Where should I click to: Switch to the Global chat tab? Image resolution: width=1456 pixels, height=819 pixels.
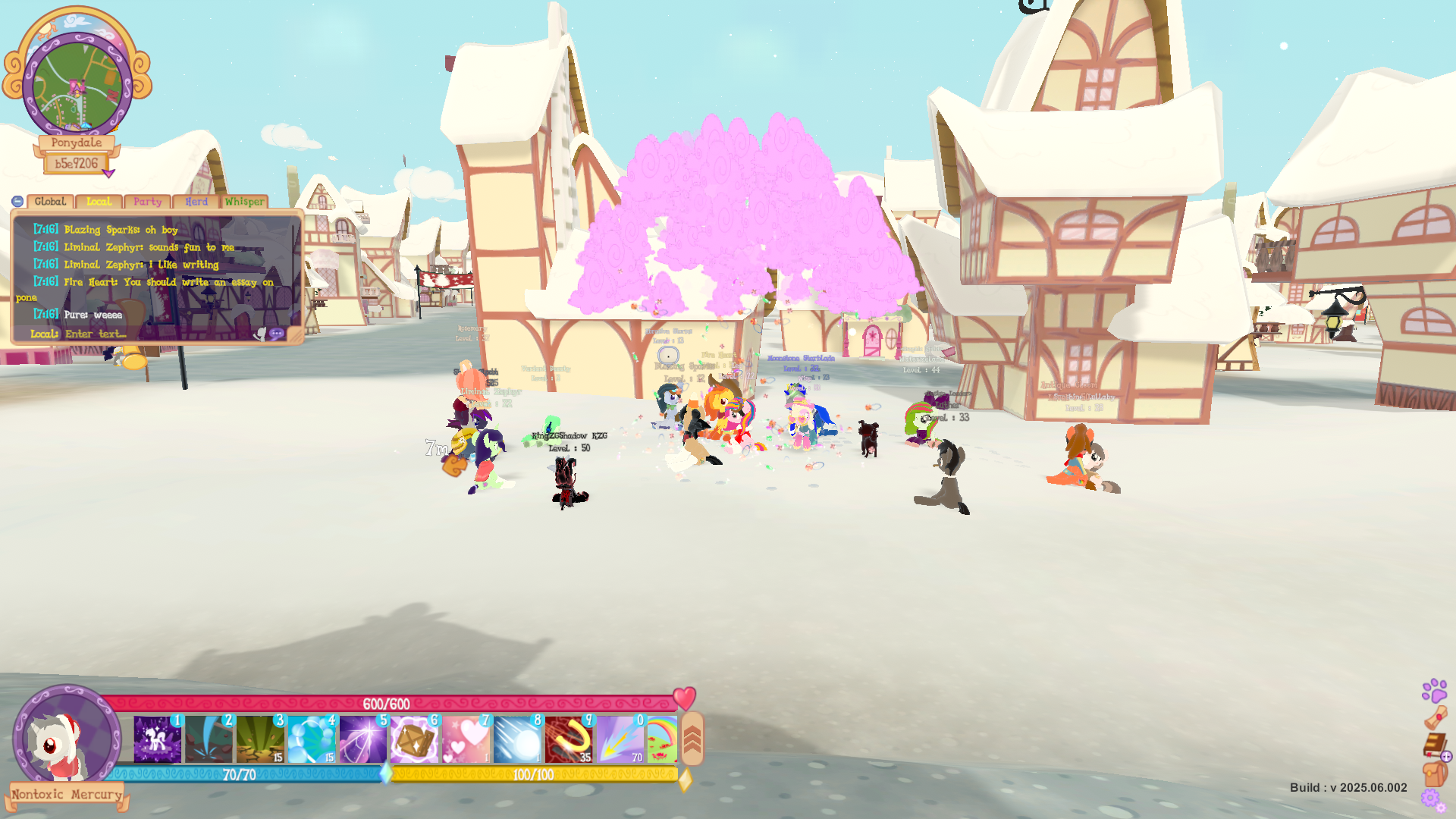click(x=50, y=202)
